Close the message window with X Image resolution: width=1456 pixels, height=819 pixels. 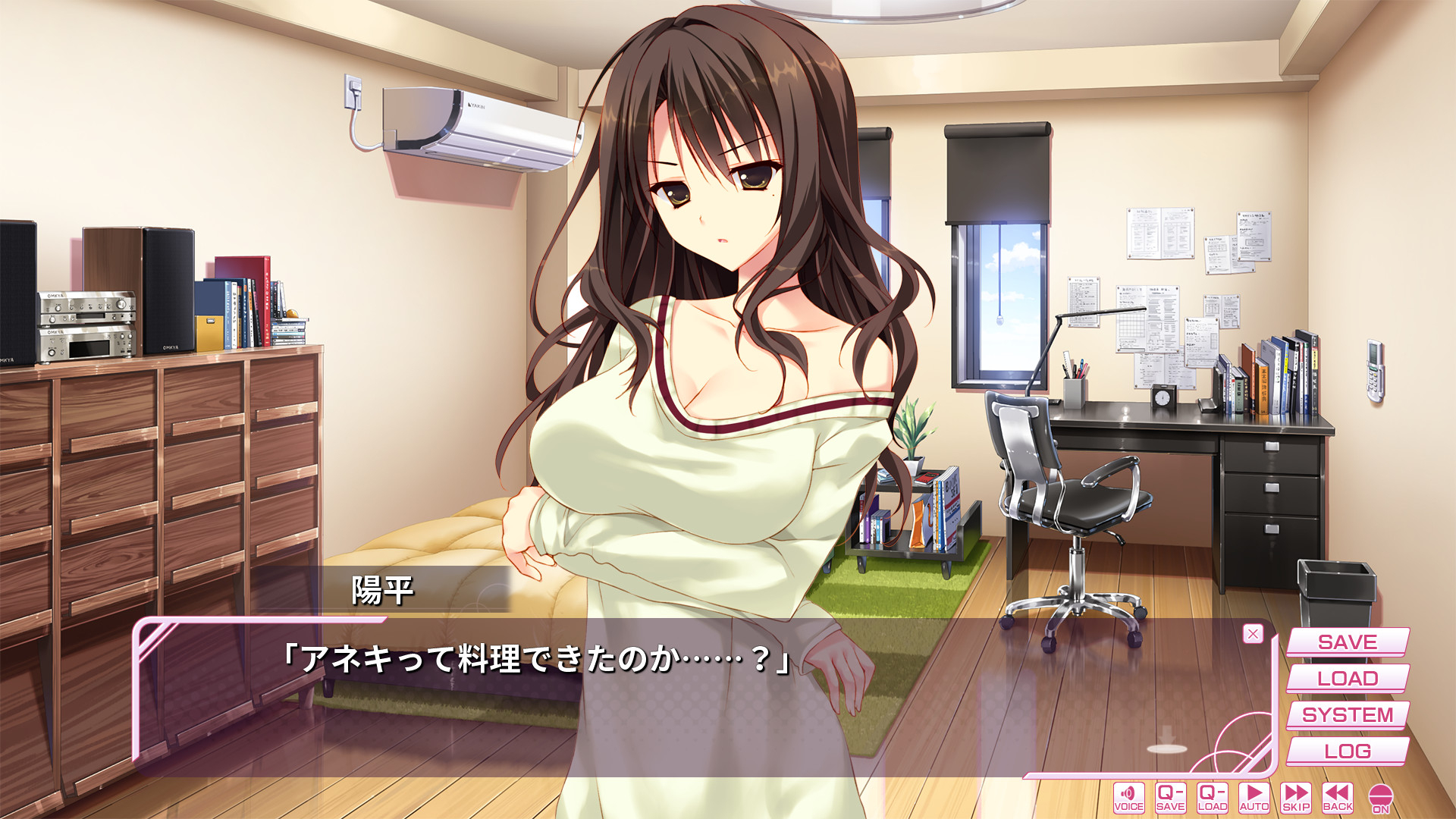click(1253, 634)
